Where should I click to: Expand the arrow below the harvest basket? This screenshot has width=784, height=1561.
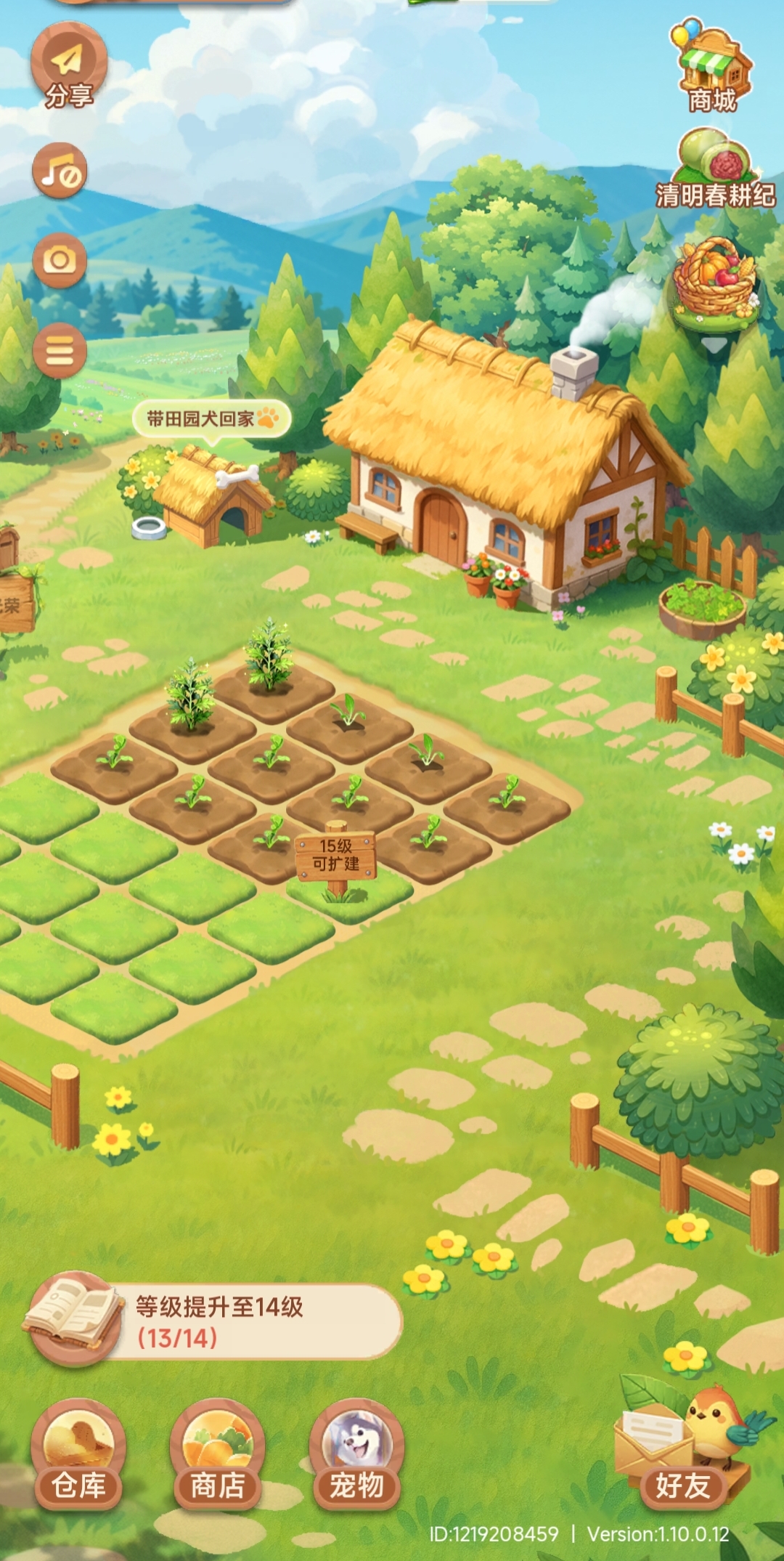pyautogui.click(x=714, y=345)
